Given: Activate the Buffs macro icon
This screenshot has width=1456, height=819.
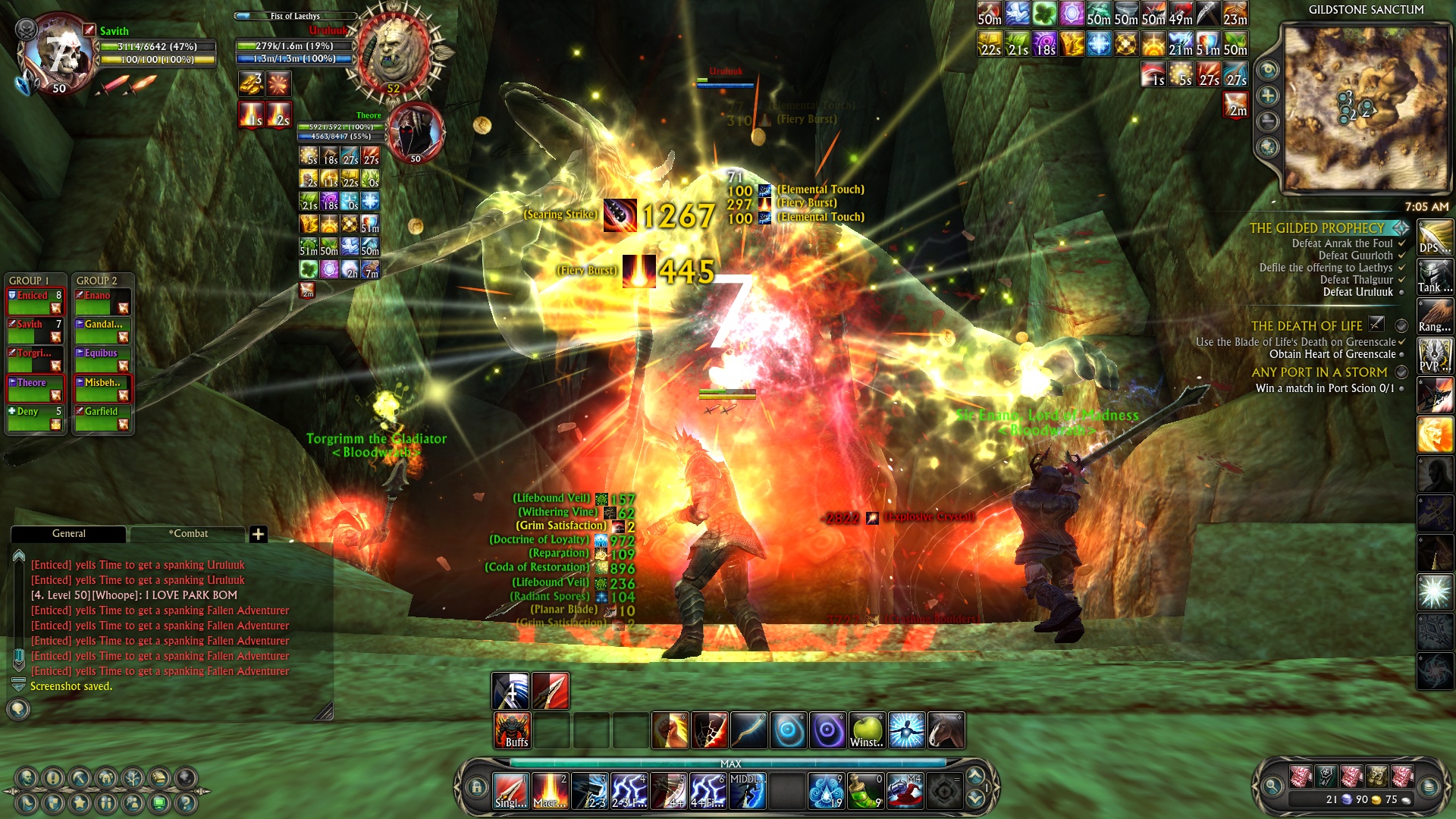Looking at the screenshot, I should pyautogui.click(x=513, y=730).
